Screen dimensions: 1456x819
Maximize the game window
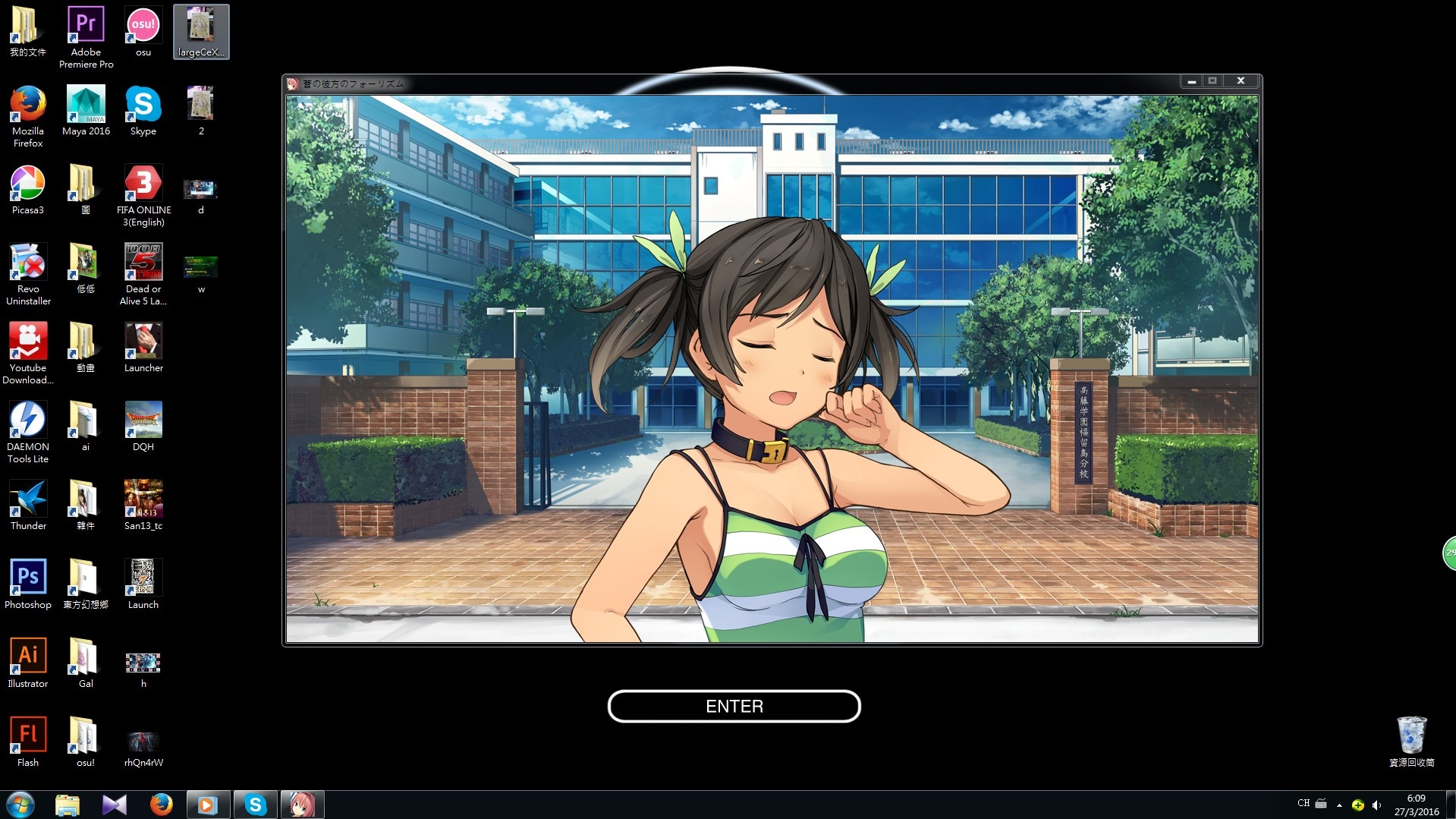coord(1212,81)
